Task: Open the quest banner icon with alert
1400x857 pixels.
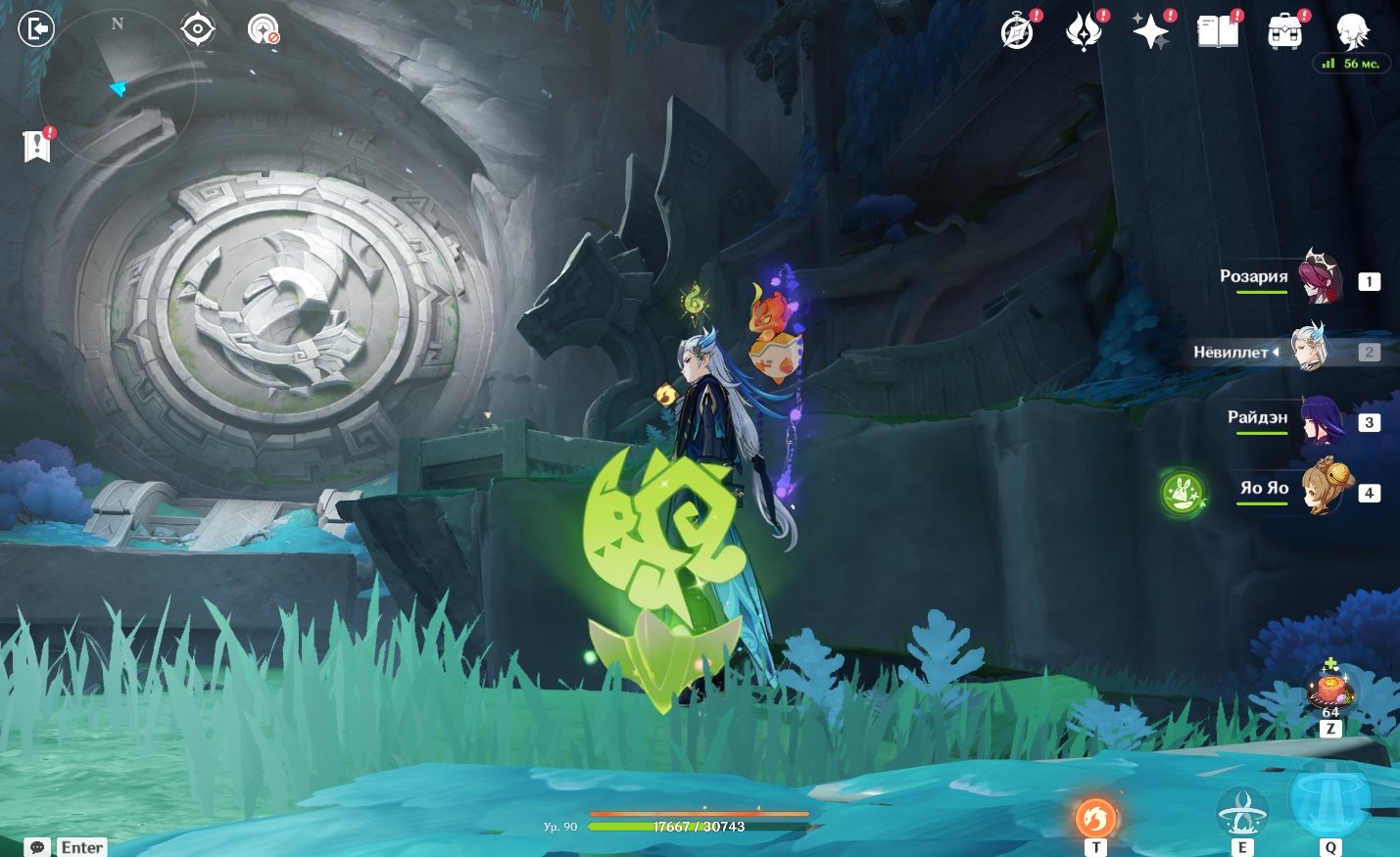Action: pyautogui.click(x=37, y=146)
